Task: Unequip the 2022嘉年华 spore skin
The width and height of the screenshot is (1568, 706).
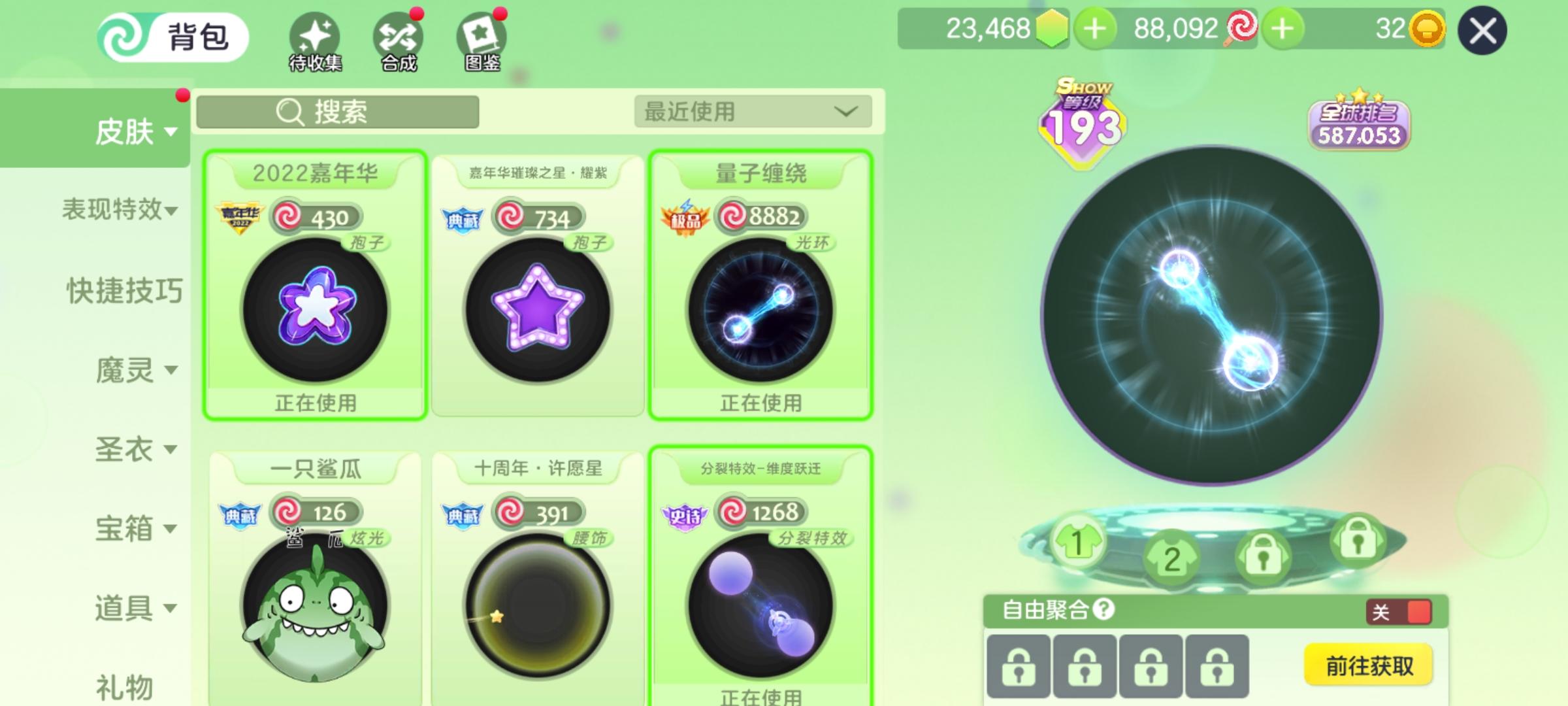Action: [316, 404]
